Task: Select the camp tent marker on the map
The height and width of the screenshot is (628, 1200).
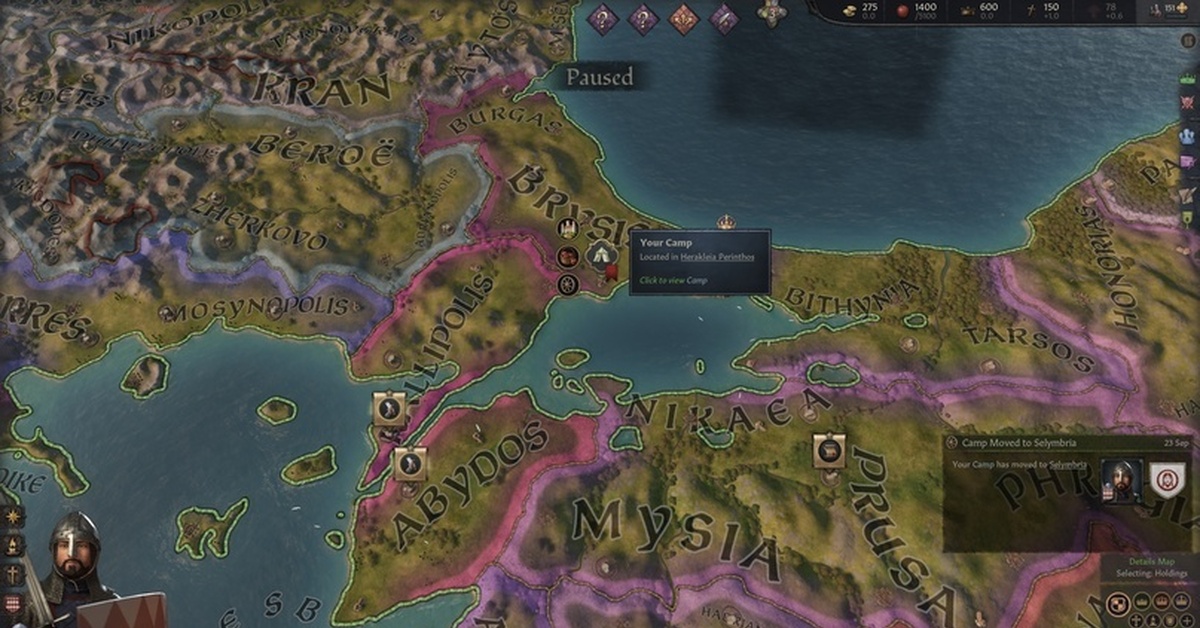Action: tap(599, 254)
